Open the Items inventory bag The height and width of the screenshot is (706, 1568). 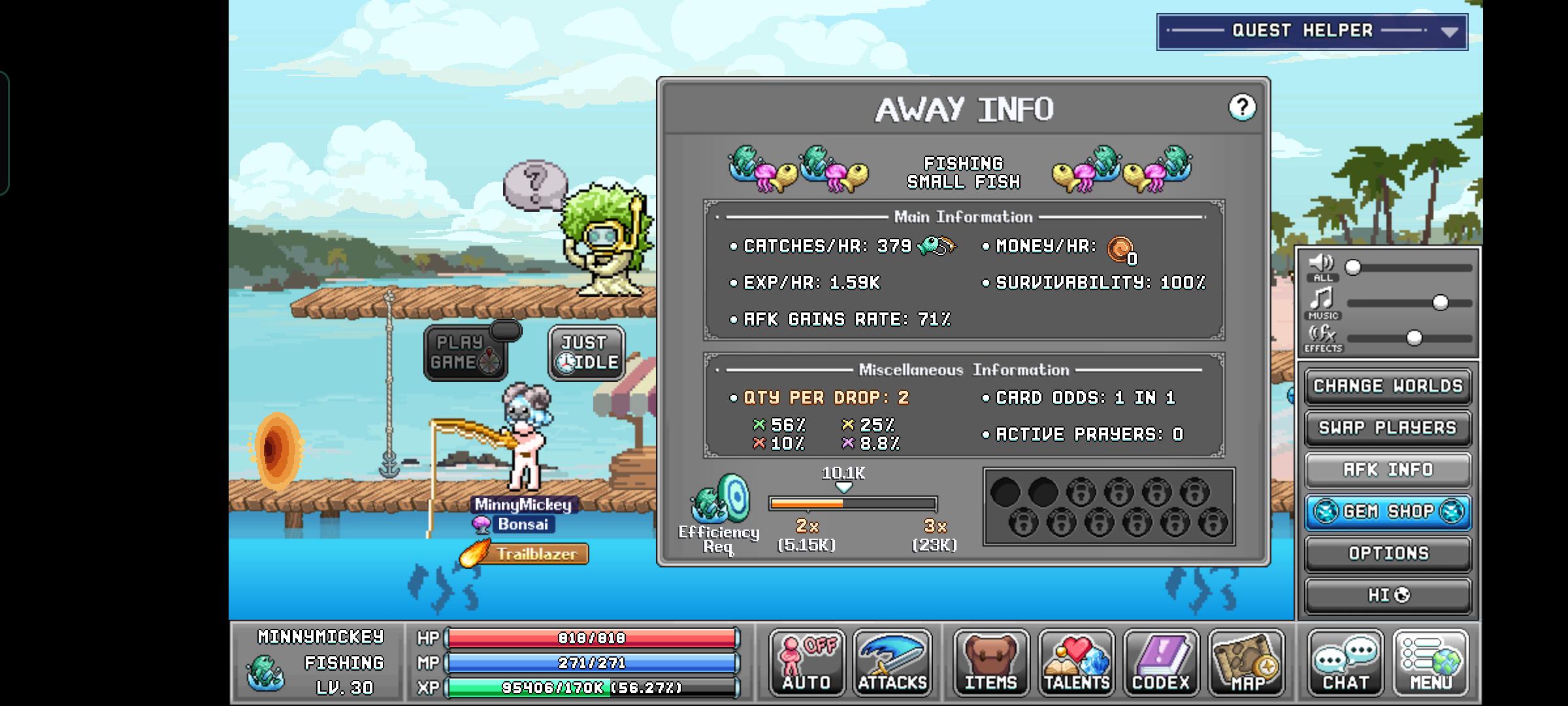991,663
